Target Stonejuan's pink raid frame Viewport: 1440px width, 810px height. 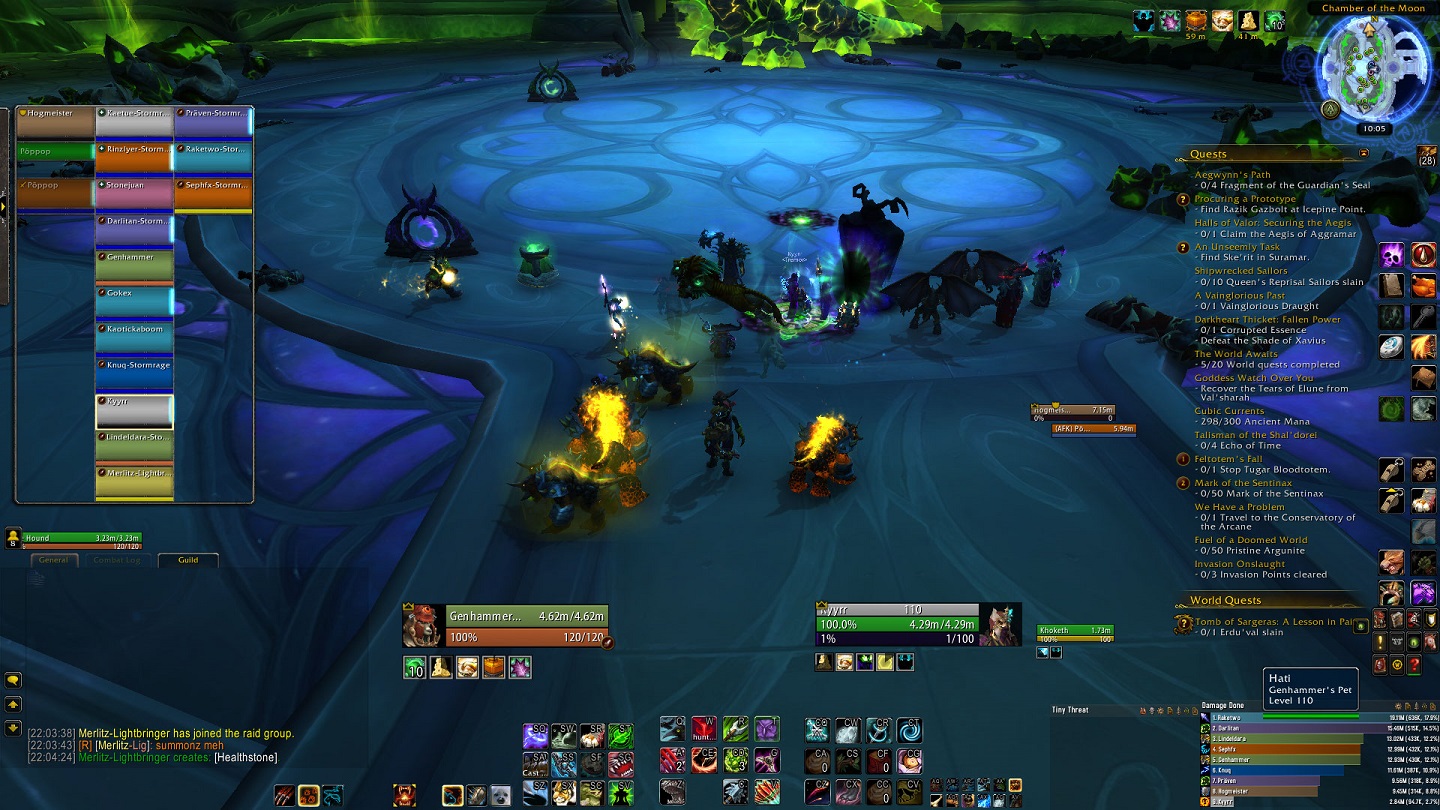(x=134, y=193)
